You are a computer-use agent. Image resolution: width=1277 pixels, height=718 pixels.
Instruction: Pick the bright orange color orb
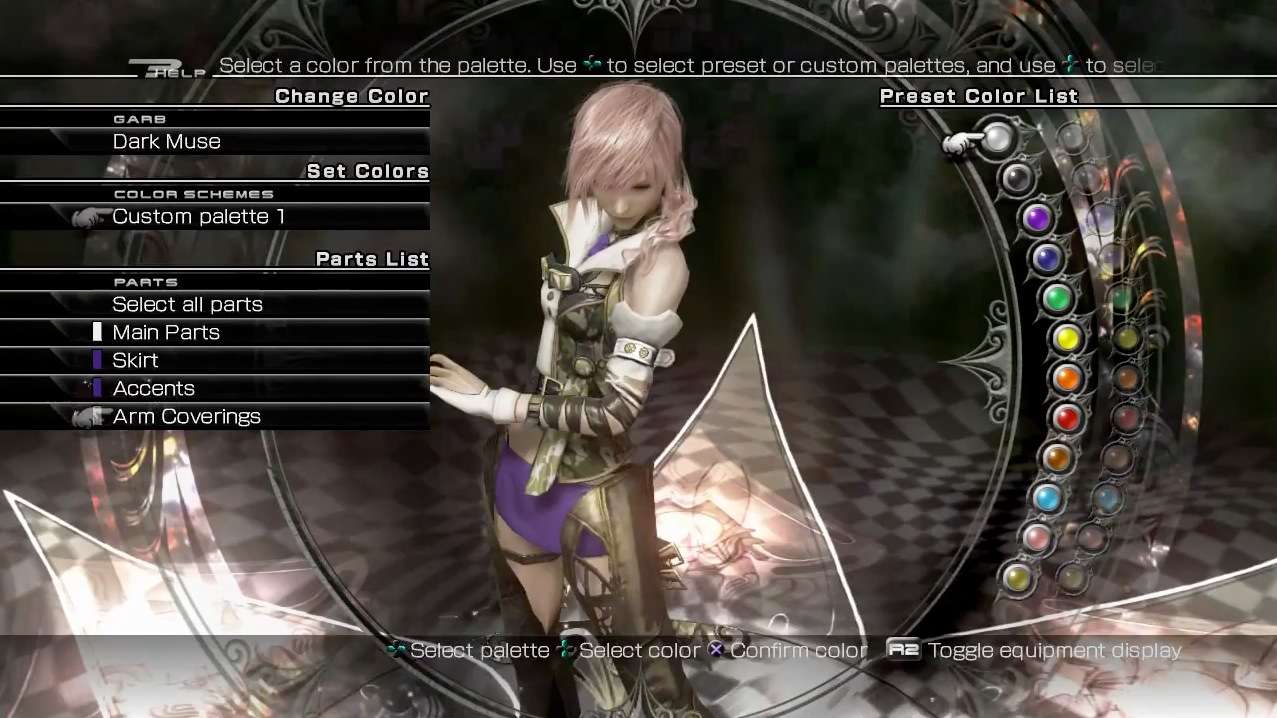click(1067, 378)
